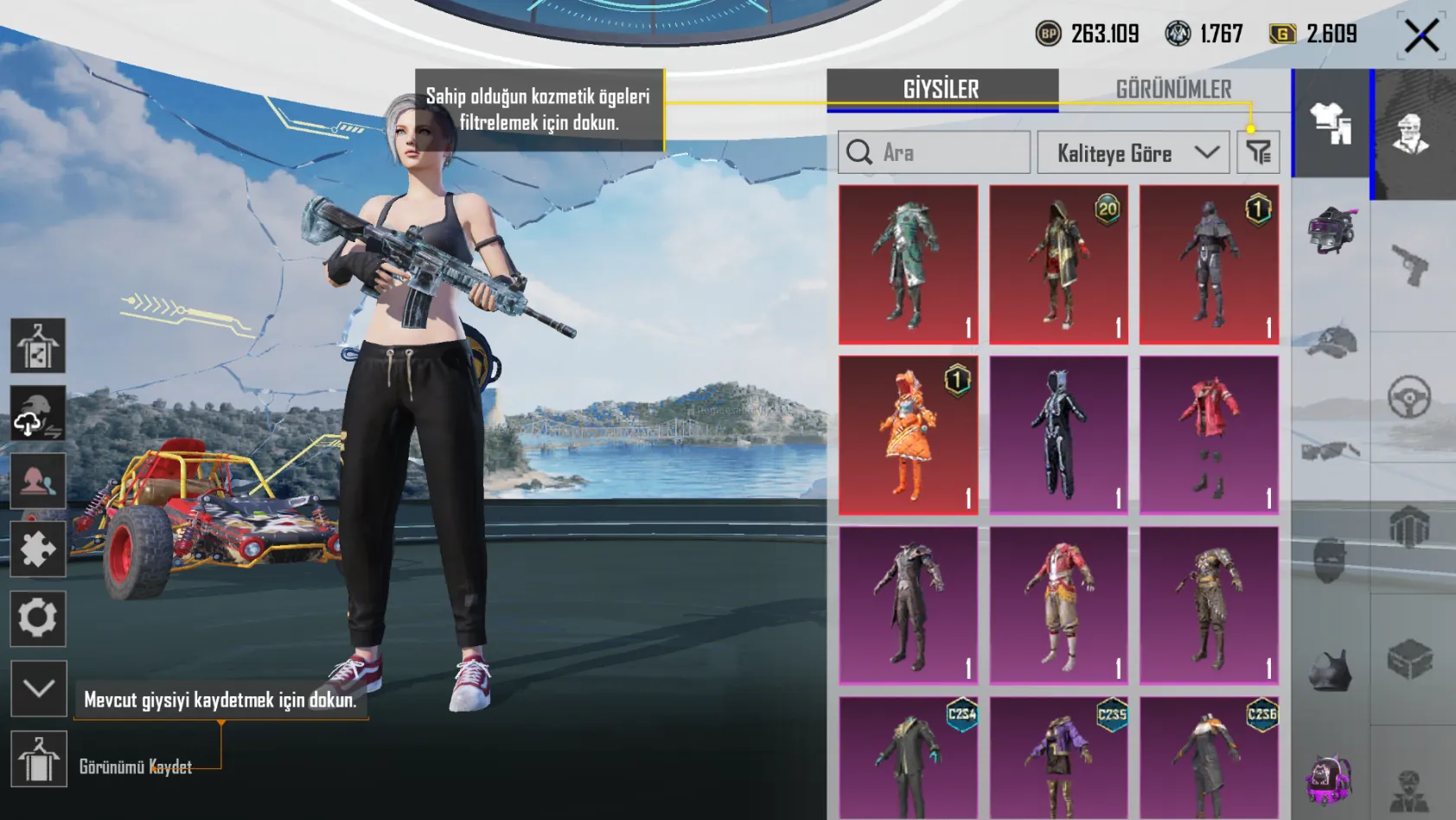The image size is (1456, 820).
Task: Select the C2S6 season outfit
Action: point(1209,757)
